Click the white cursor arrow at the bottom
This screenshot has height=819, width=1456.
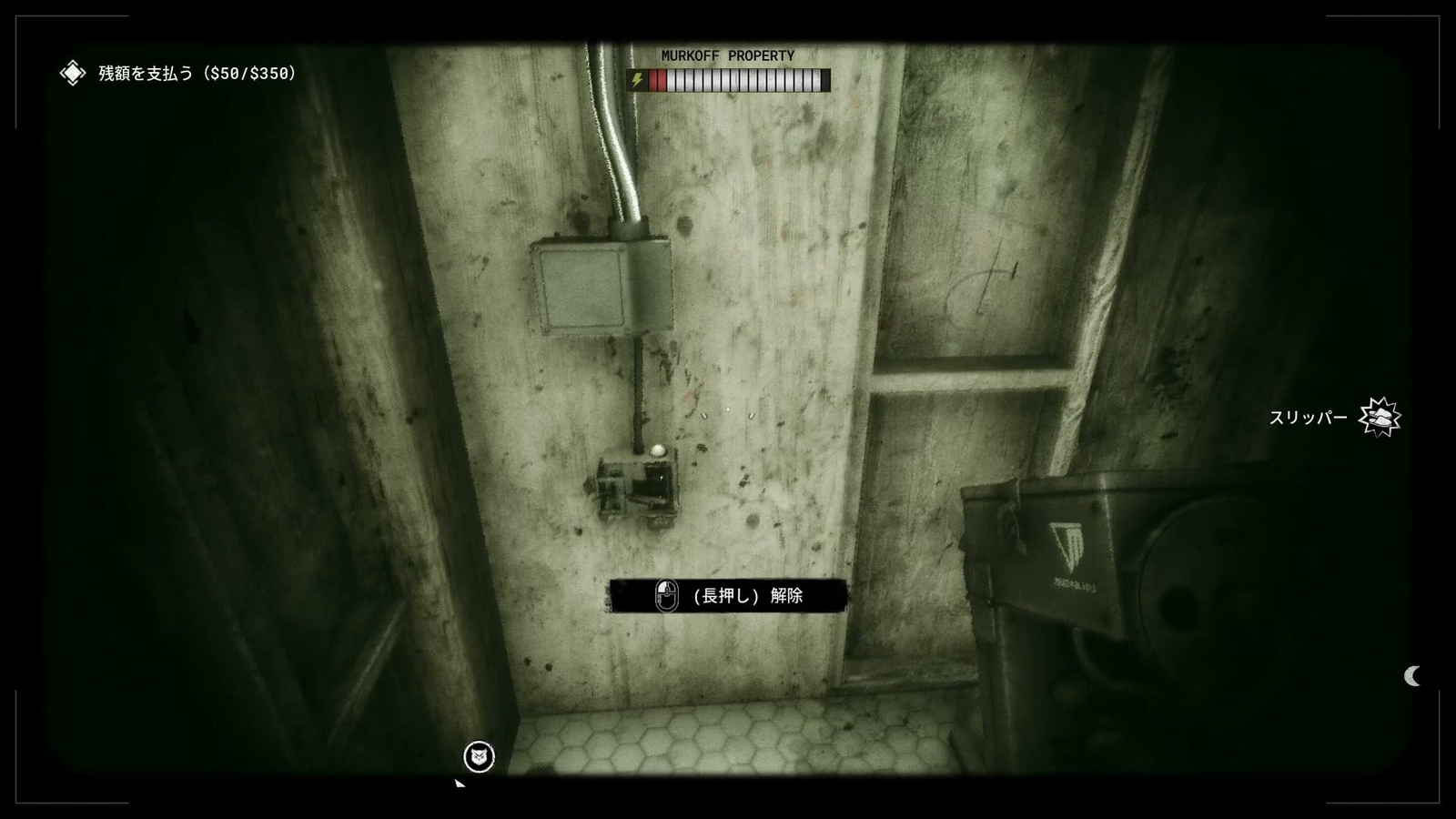click(459, 784)
